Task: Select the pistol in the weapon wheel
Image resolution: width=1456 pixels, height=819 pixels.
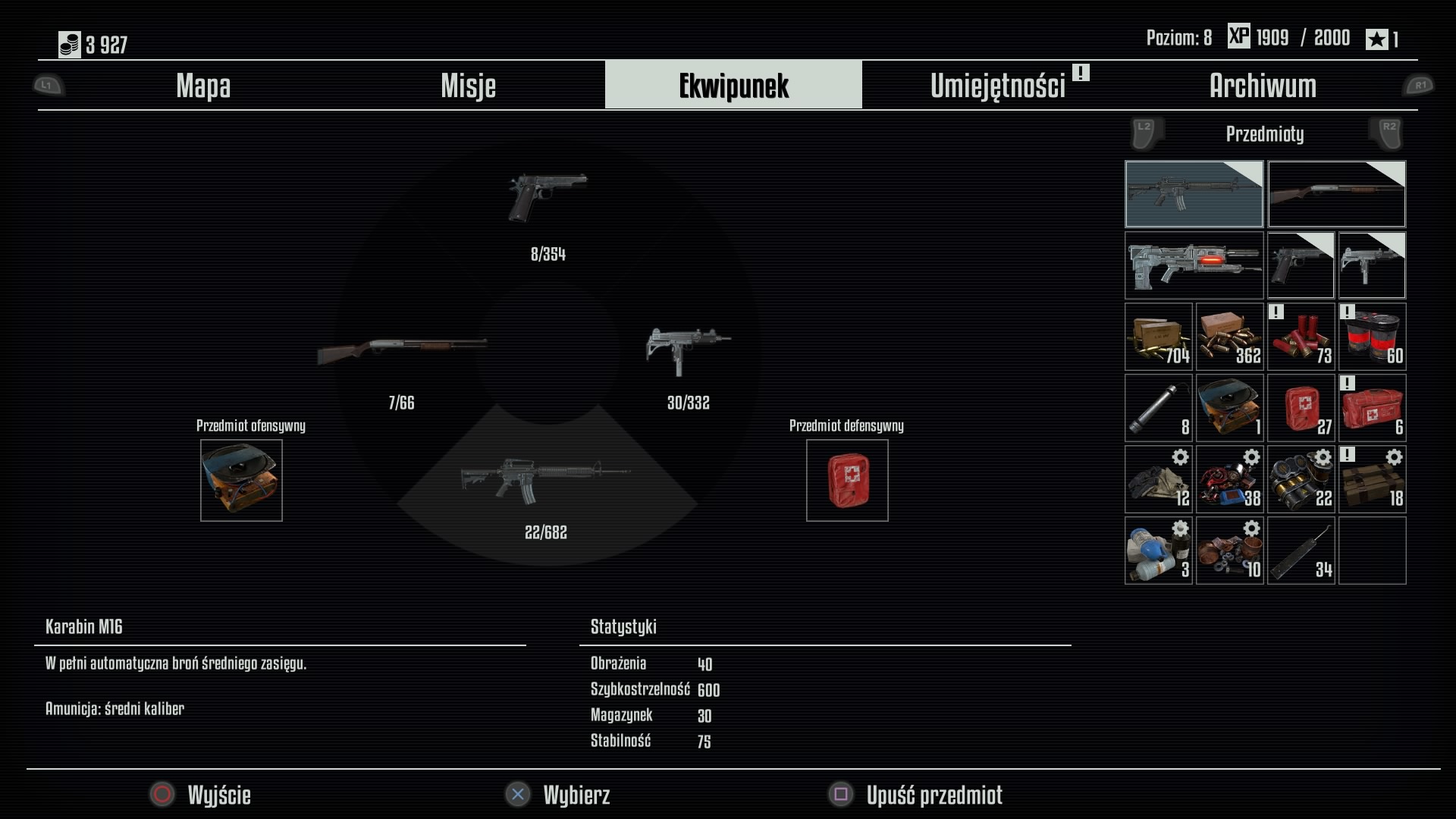Action: (548, 199)
